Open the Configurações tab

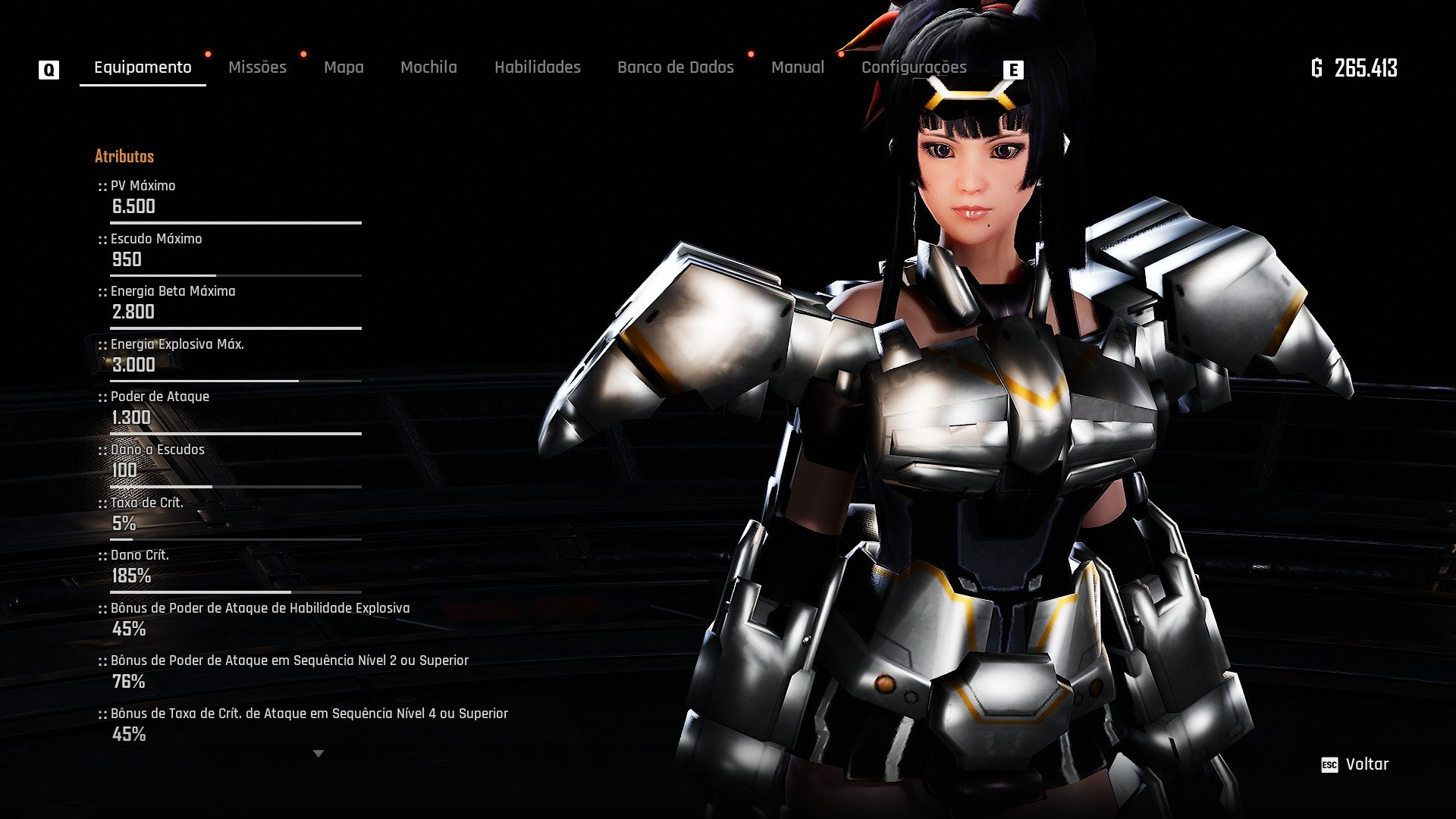[913, 67]
